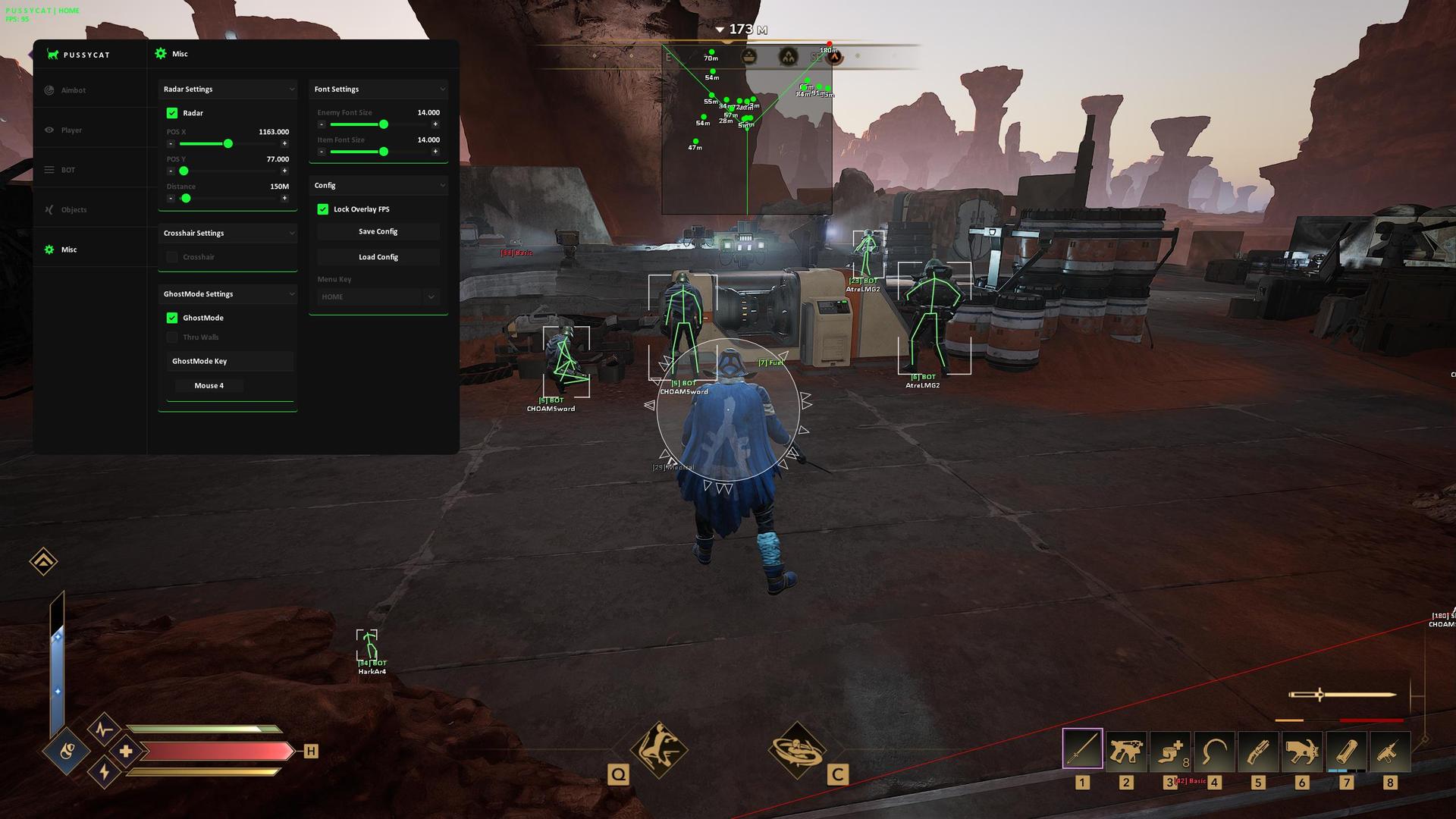The image size is (1456, 819).
Task: Click the flame marker on the compass
Action: (x=789, y=57)
